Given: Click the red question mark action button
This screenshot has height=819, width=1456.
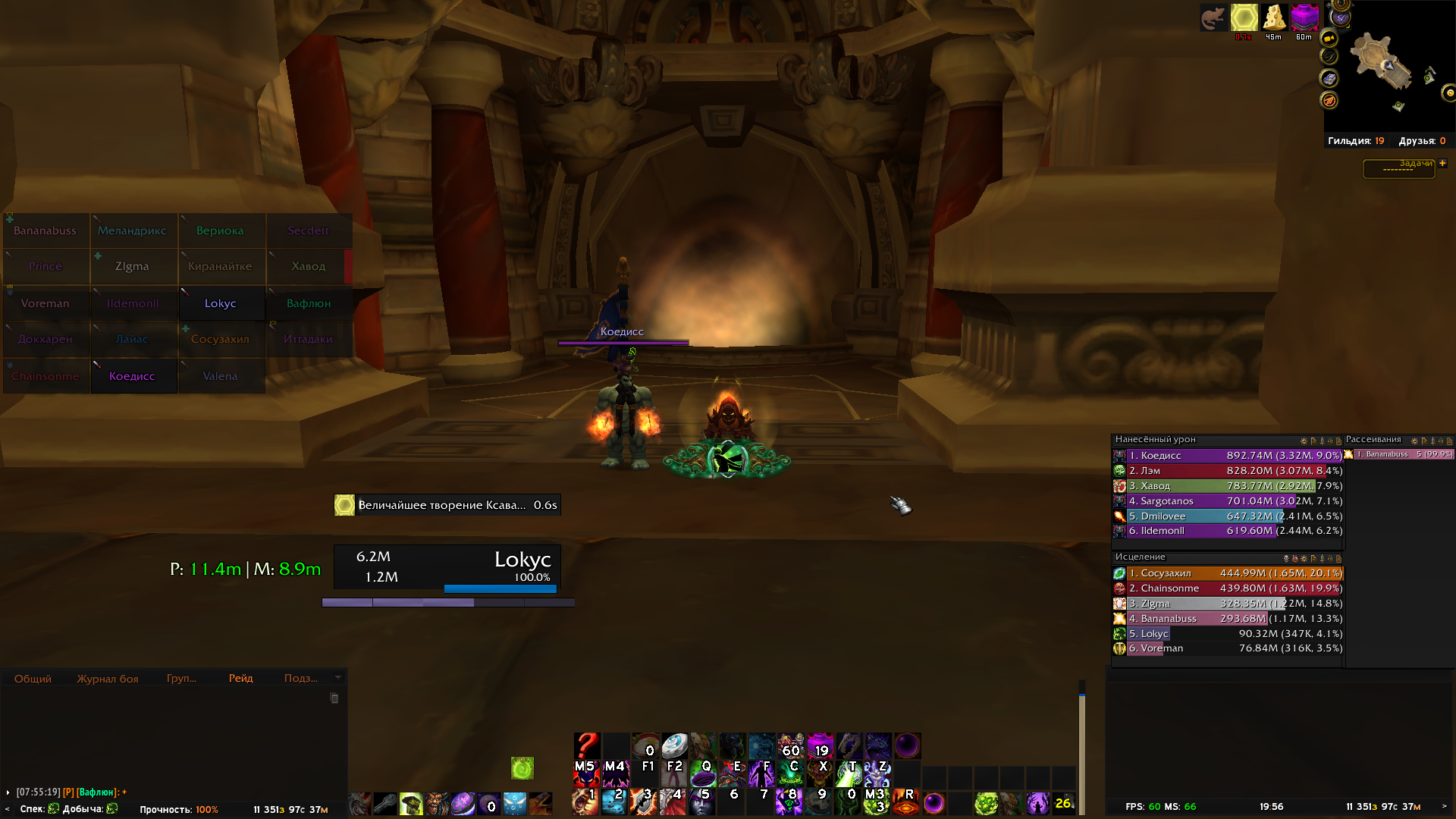Looking at the screenshot, I should (586, 746).
